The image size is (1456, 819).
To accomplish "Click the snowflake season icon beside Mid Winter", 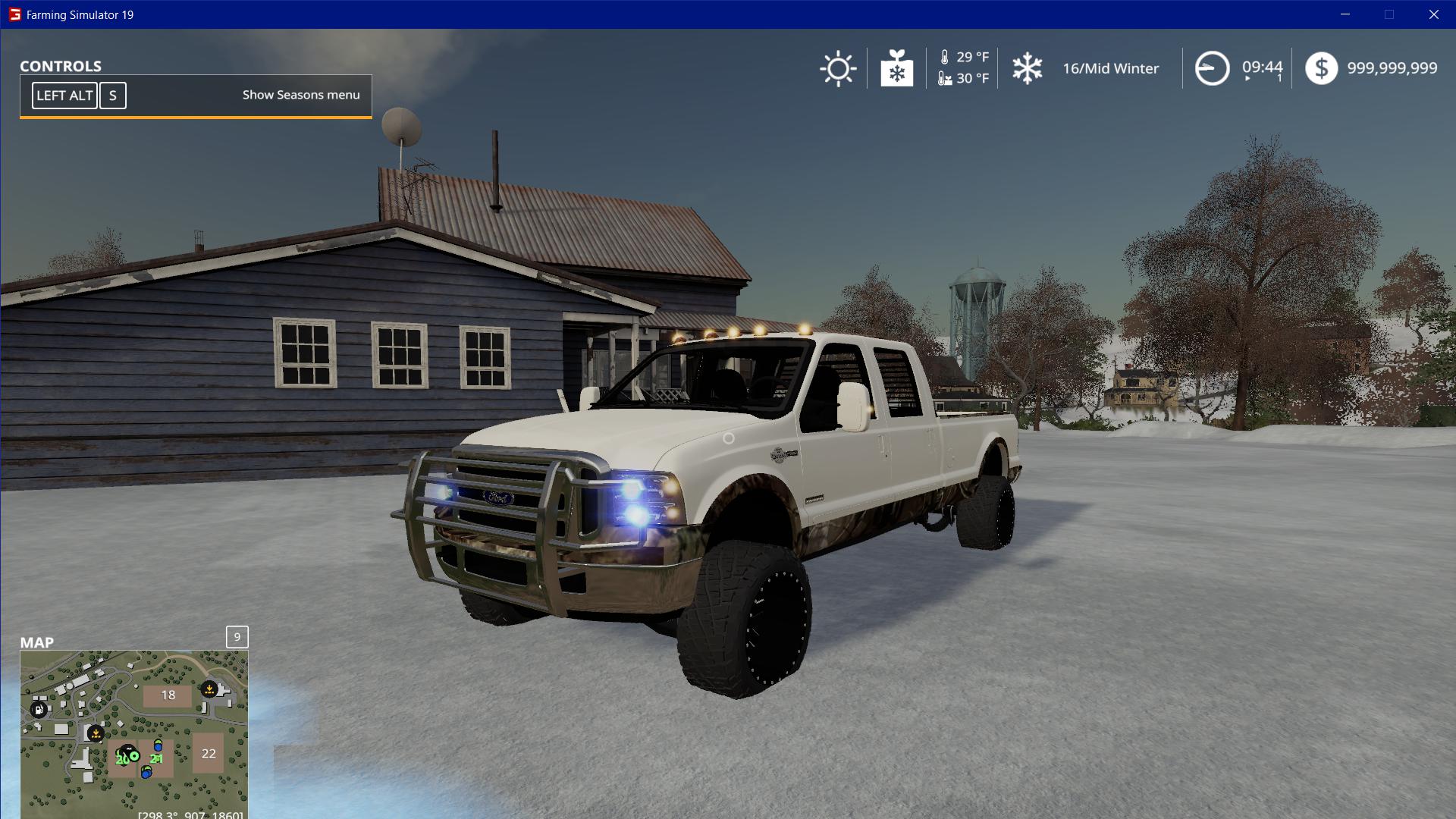I will click(1028, 69).
